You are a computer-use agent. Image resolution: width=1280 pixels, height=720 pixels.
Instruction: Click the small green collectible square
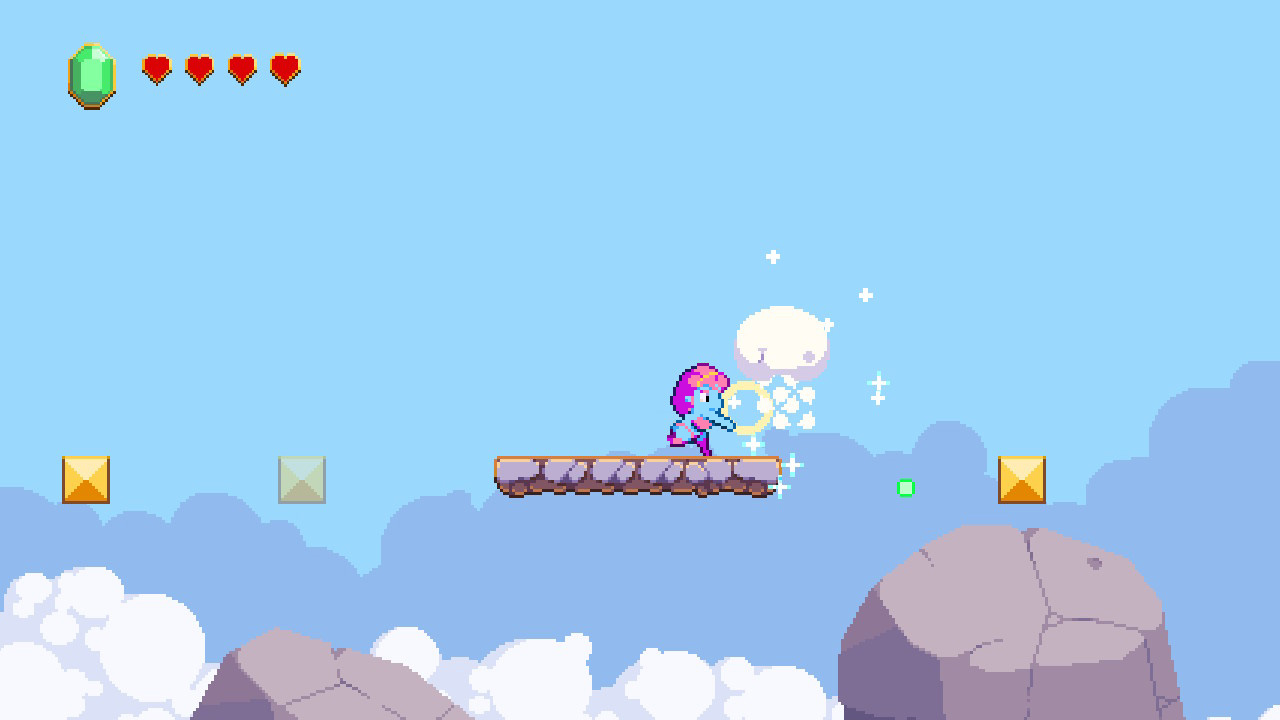[x=906, y=488]
